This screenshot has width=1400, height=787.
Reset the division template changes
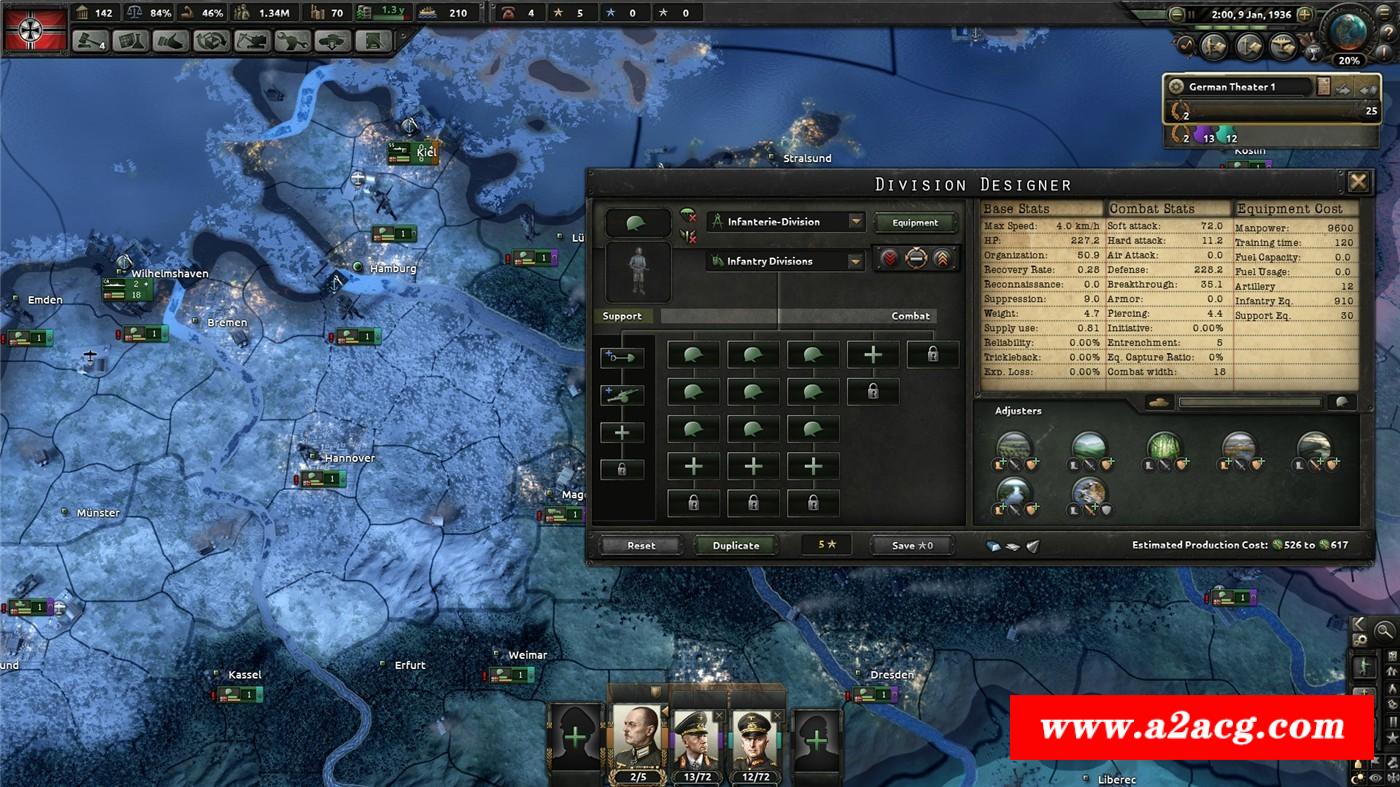click(641, 545)
